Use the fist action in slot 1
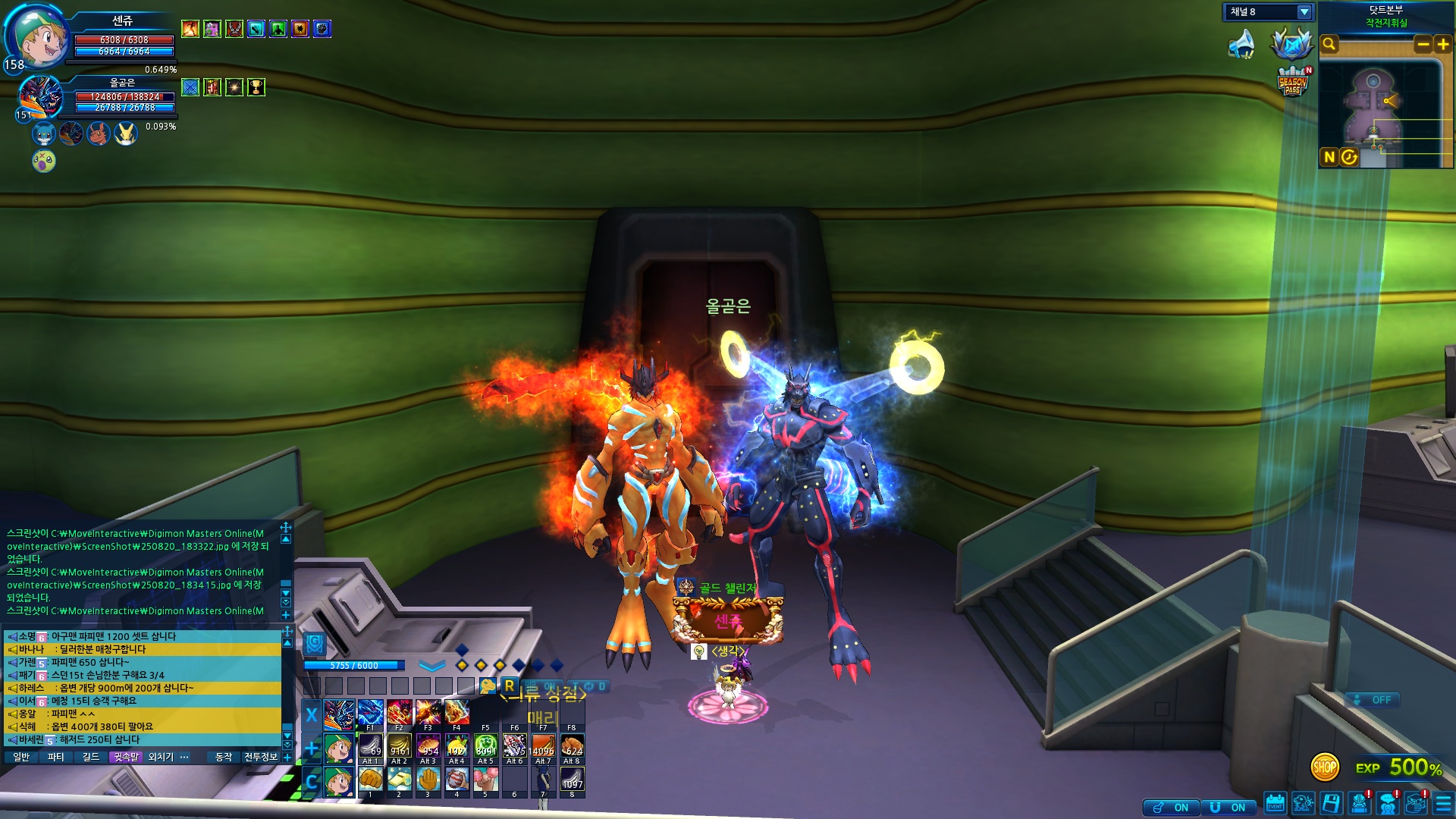The height and width of the screenshot is (819, 1456). pos(371,780)
